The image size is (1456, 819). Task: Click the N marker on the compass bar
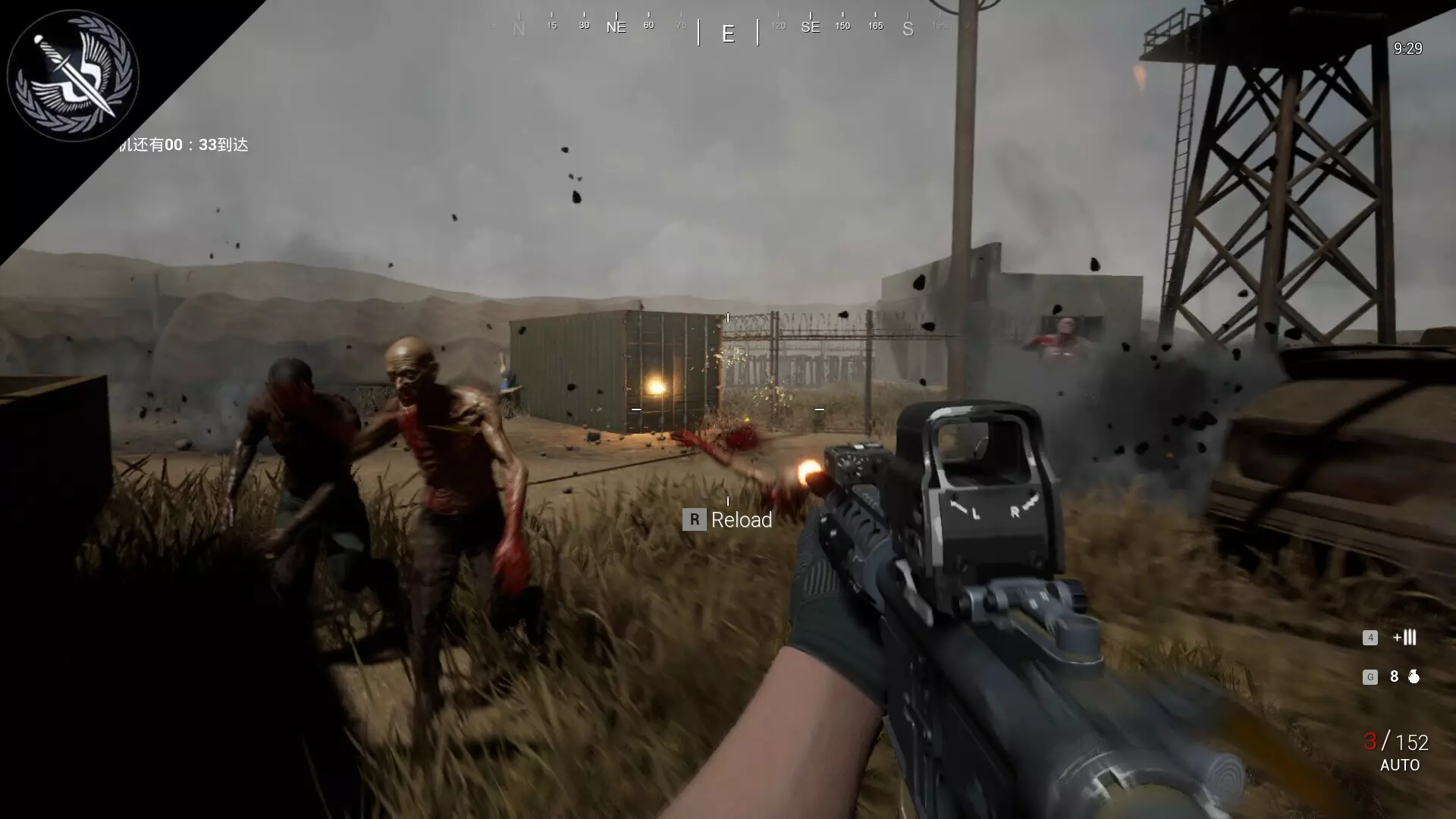(519, 27)
